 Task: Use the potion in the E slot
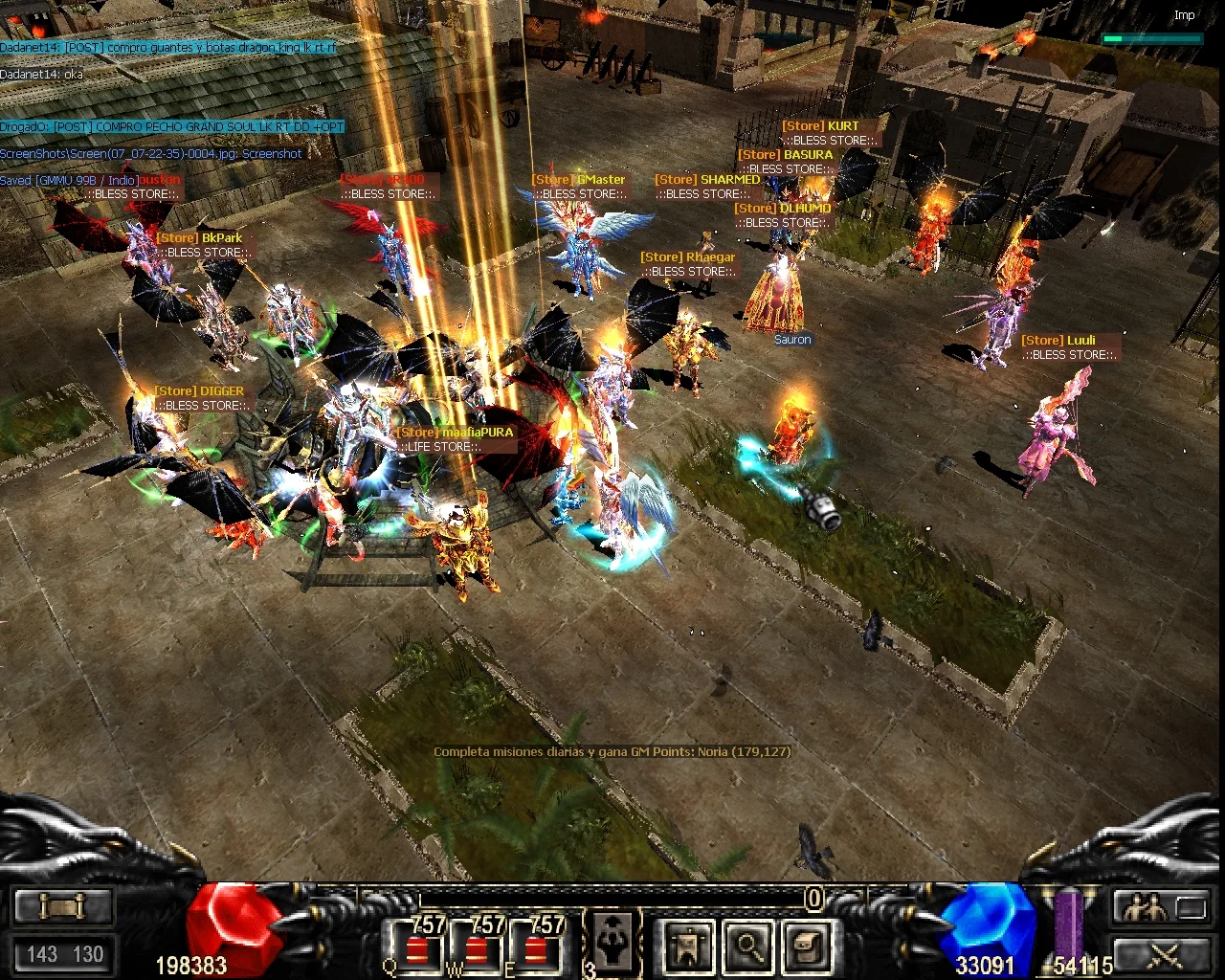tap(536, 946)
